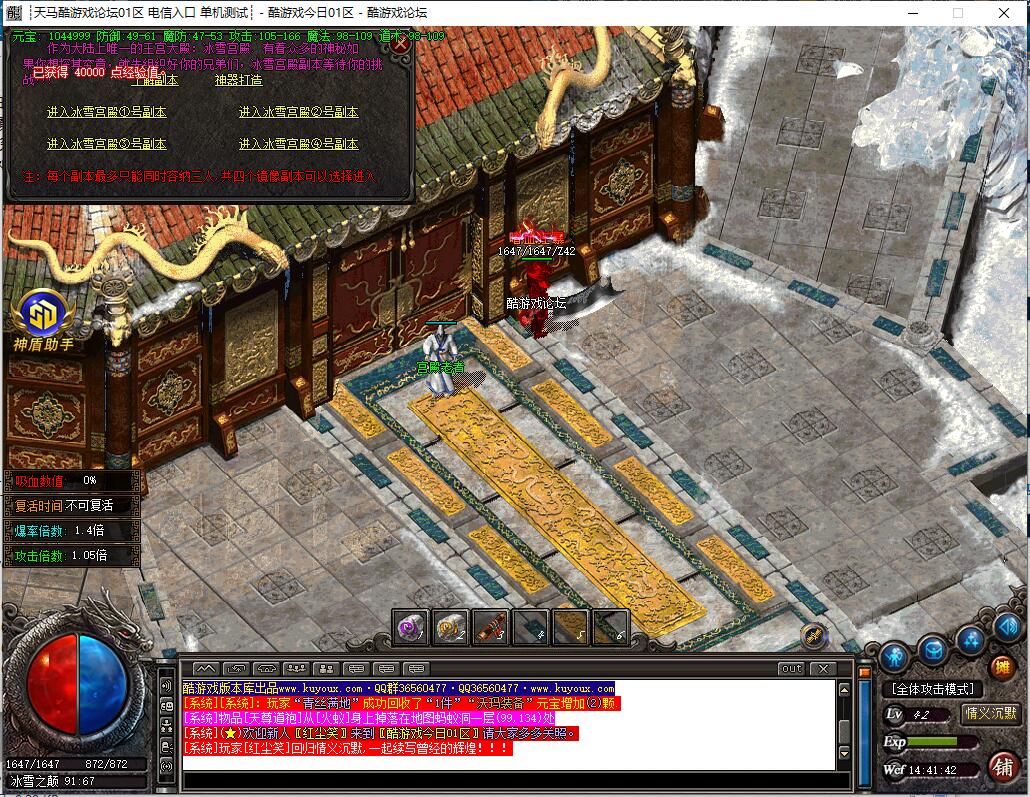The height and width of the screenshot is (797, 1030).
Task: Enter 冰雪宫殿①号副本 dungeon
Action: click(106, 112)
